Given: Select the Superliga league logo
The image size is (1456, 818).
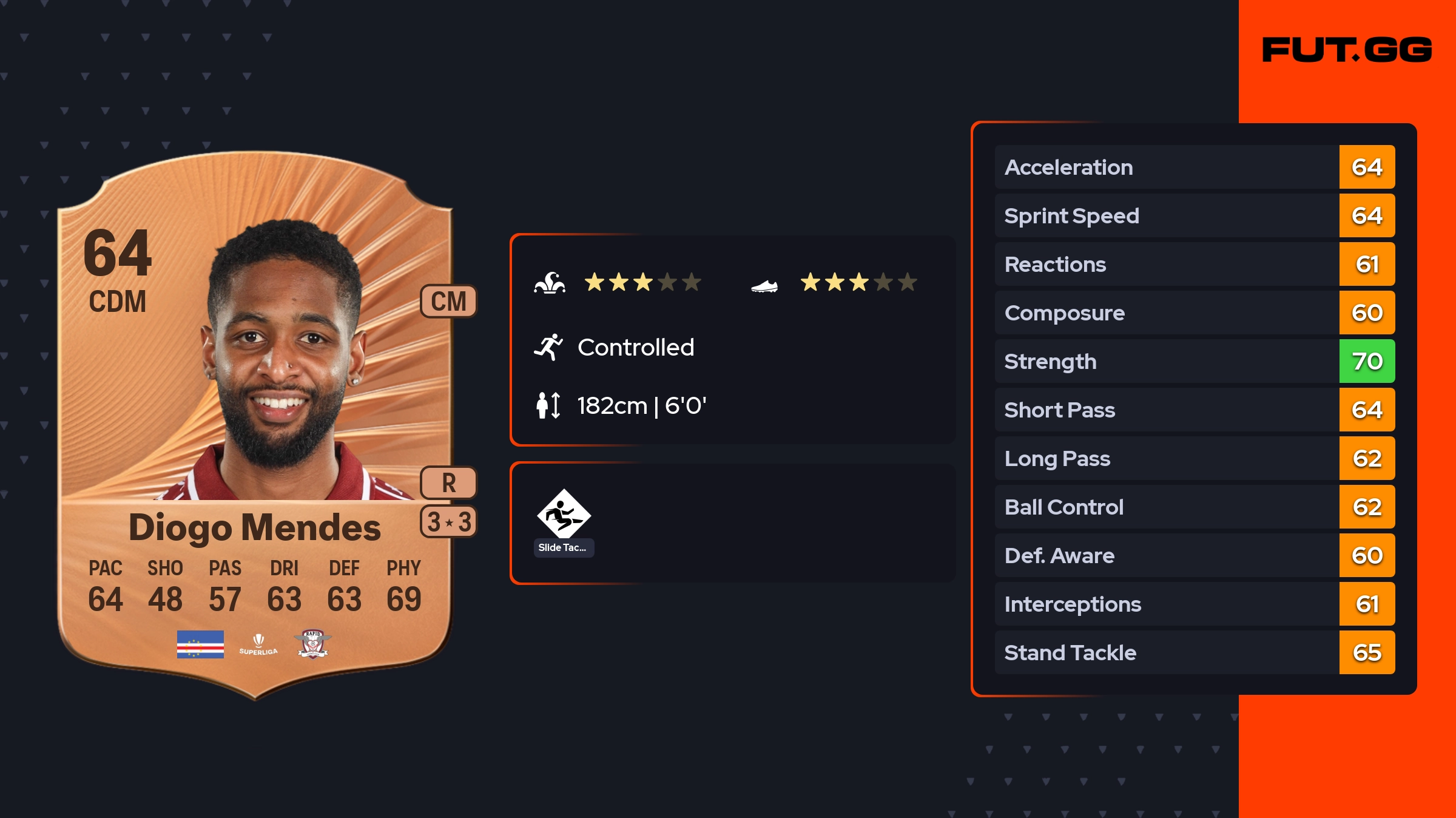Looking at the screenshot, I should tap(258, 644).
